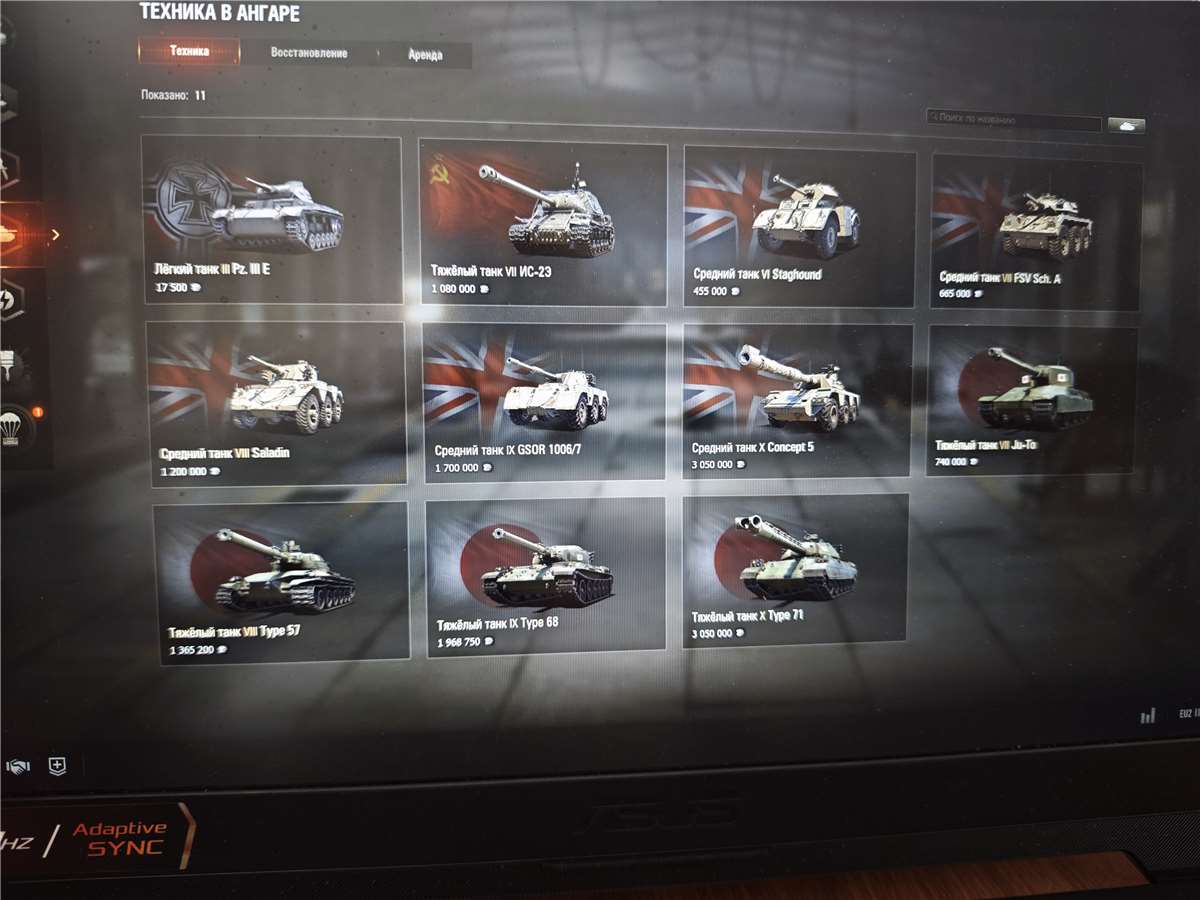The width and height of the screenshot is (1200, 900).
Task: Open the Восстановление tab
Action: pyautogui.click(x=308, y=53)
